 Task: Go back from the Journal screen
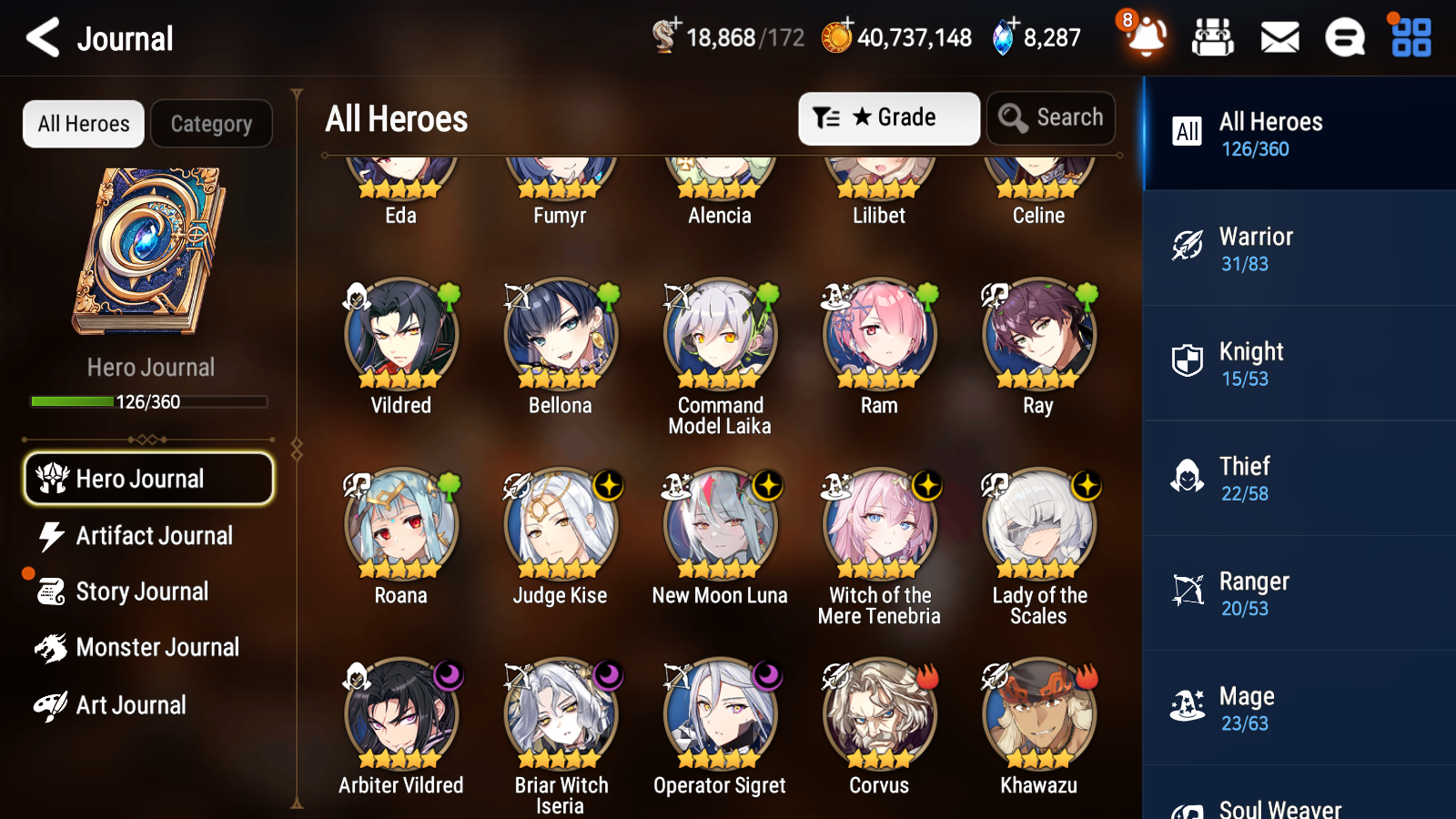(x=43, y=38)
